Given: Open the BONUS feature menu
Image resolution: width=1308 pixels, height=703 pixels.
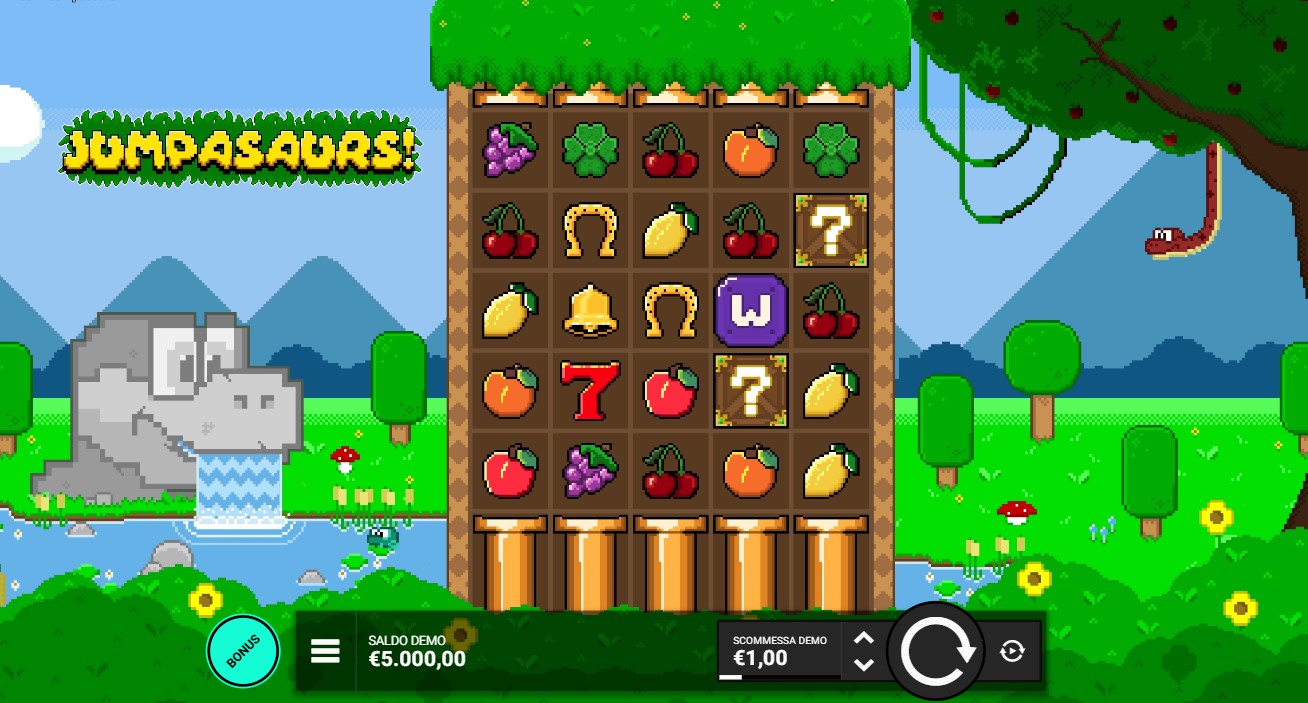Looking at the screenshot, I should pyautogui.click(x=243, y=651).
